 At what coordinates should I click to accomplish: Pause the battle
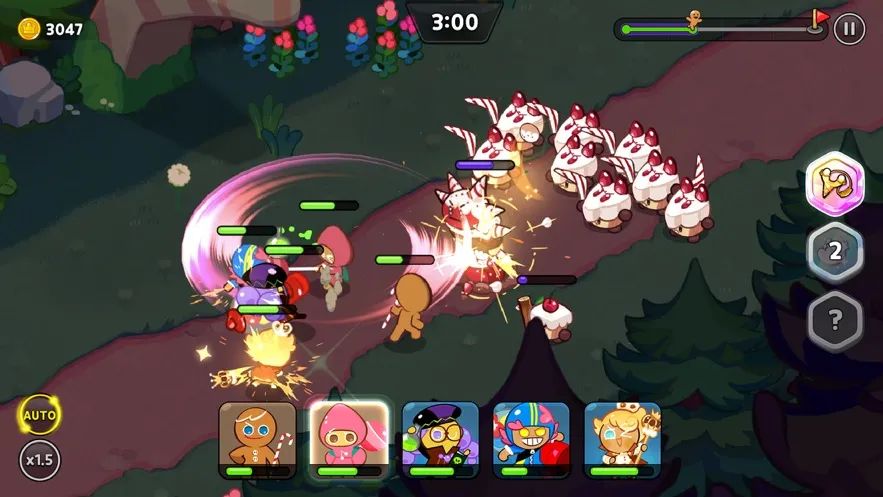(x=848, y=28)
